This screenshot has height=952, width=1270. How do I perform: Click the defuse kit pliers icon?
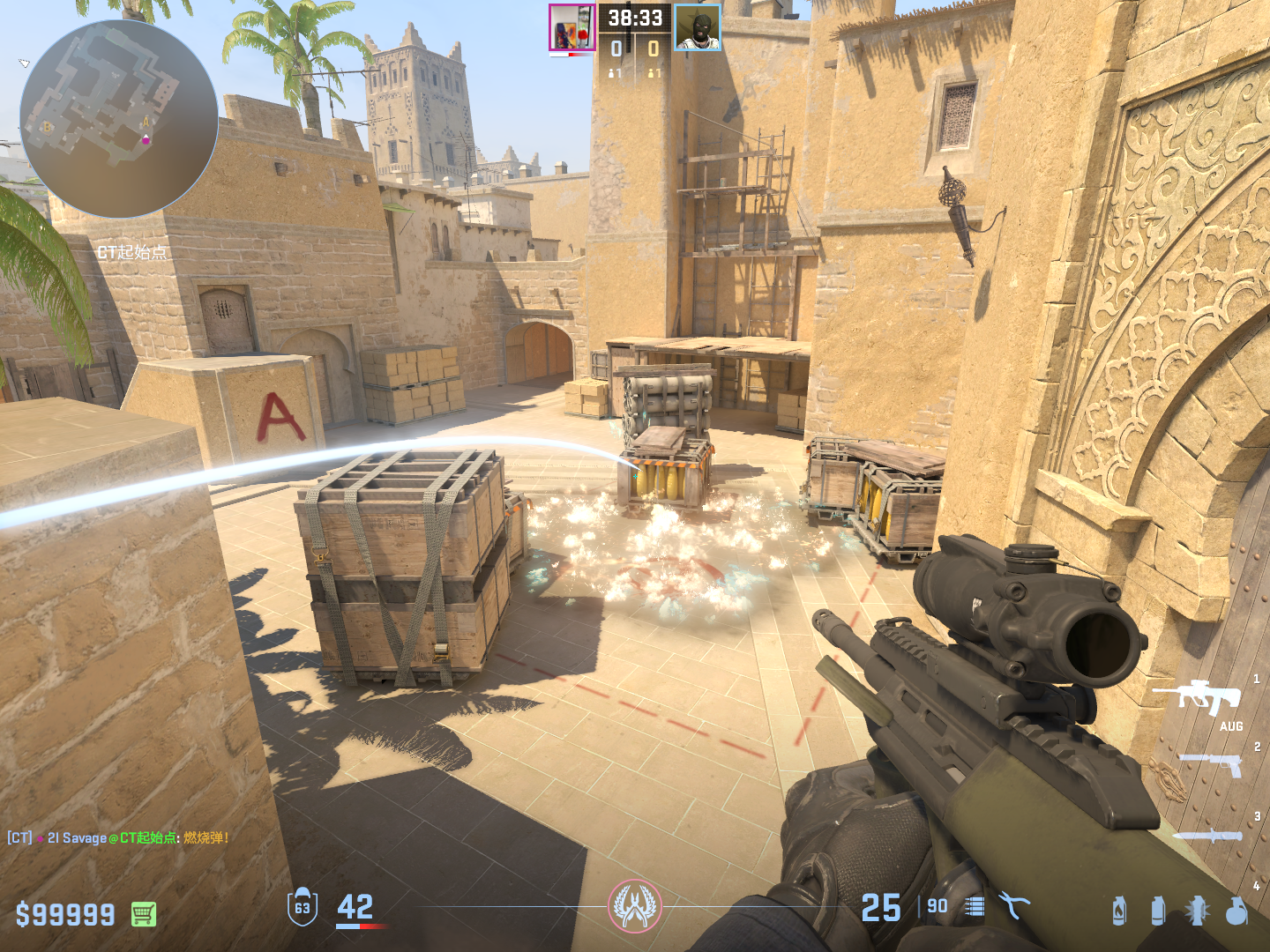(1013, 905)
